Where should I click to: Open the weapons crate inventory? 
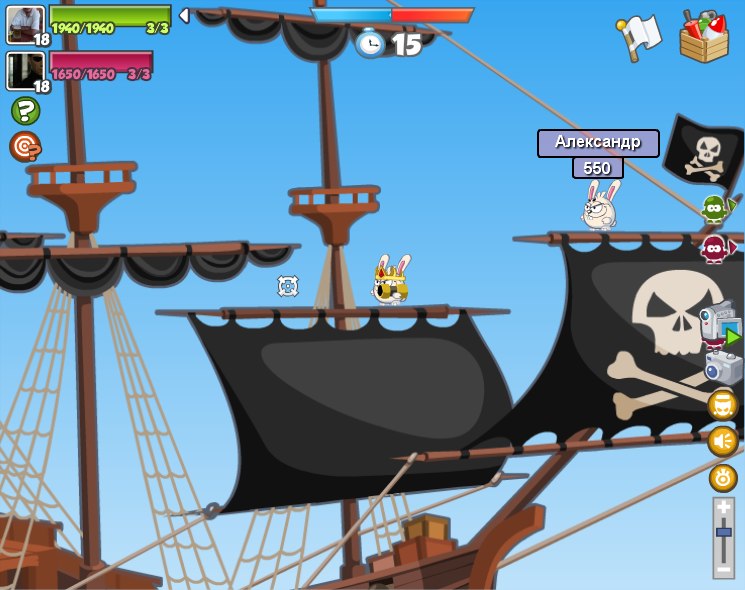click(703, 37)
